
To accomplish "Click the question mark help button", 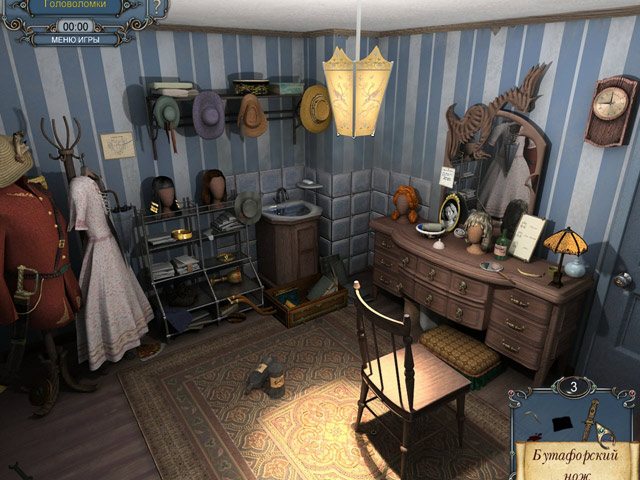I will [158, 6].
